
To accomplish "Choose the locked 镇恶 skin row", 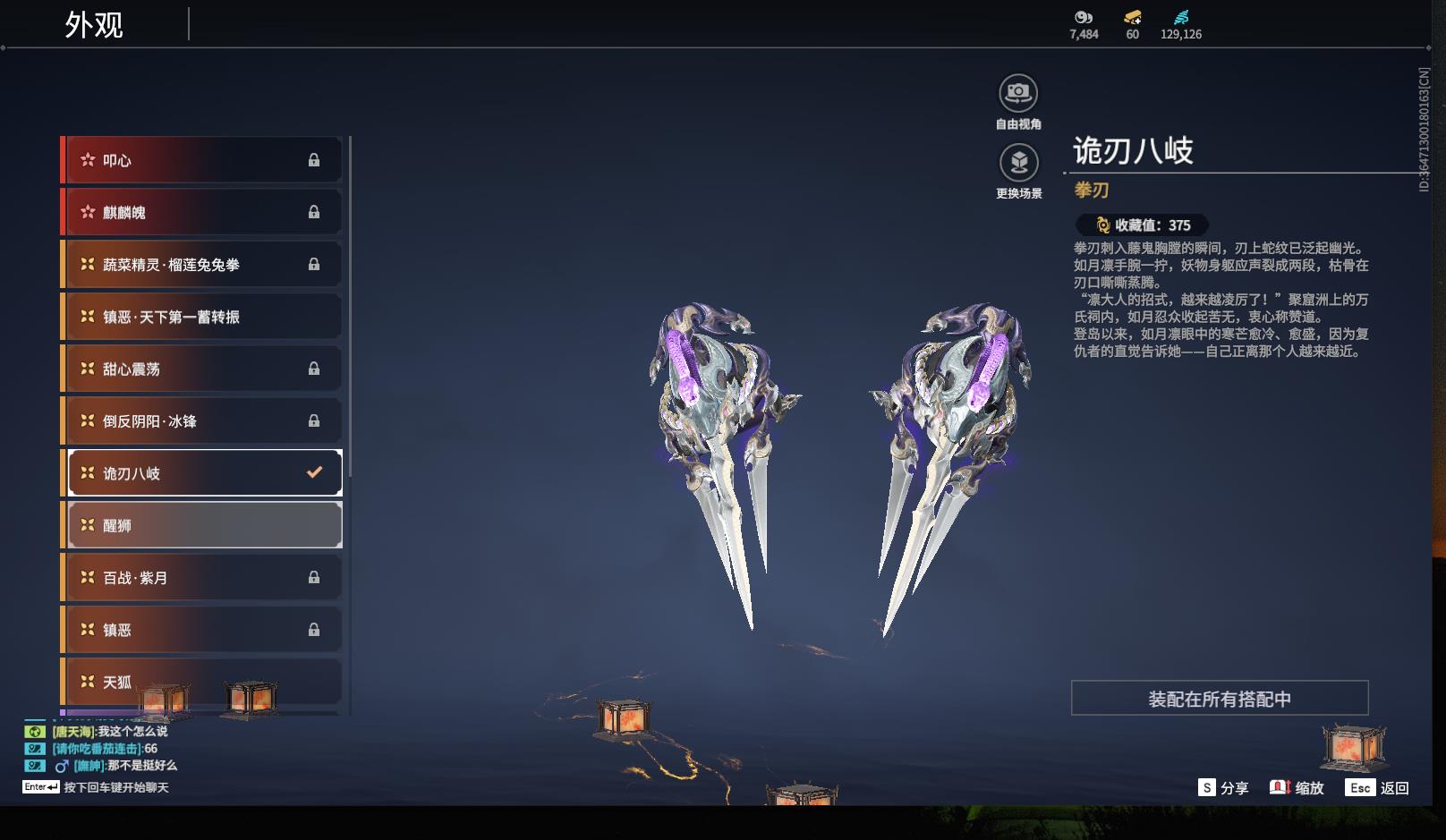I will point(202,630).
